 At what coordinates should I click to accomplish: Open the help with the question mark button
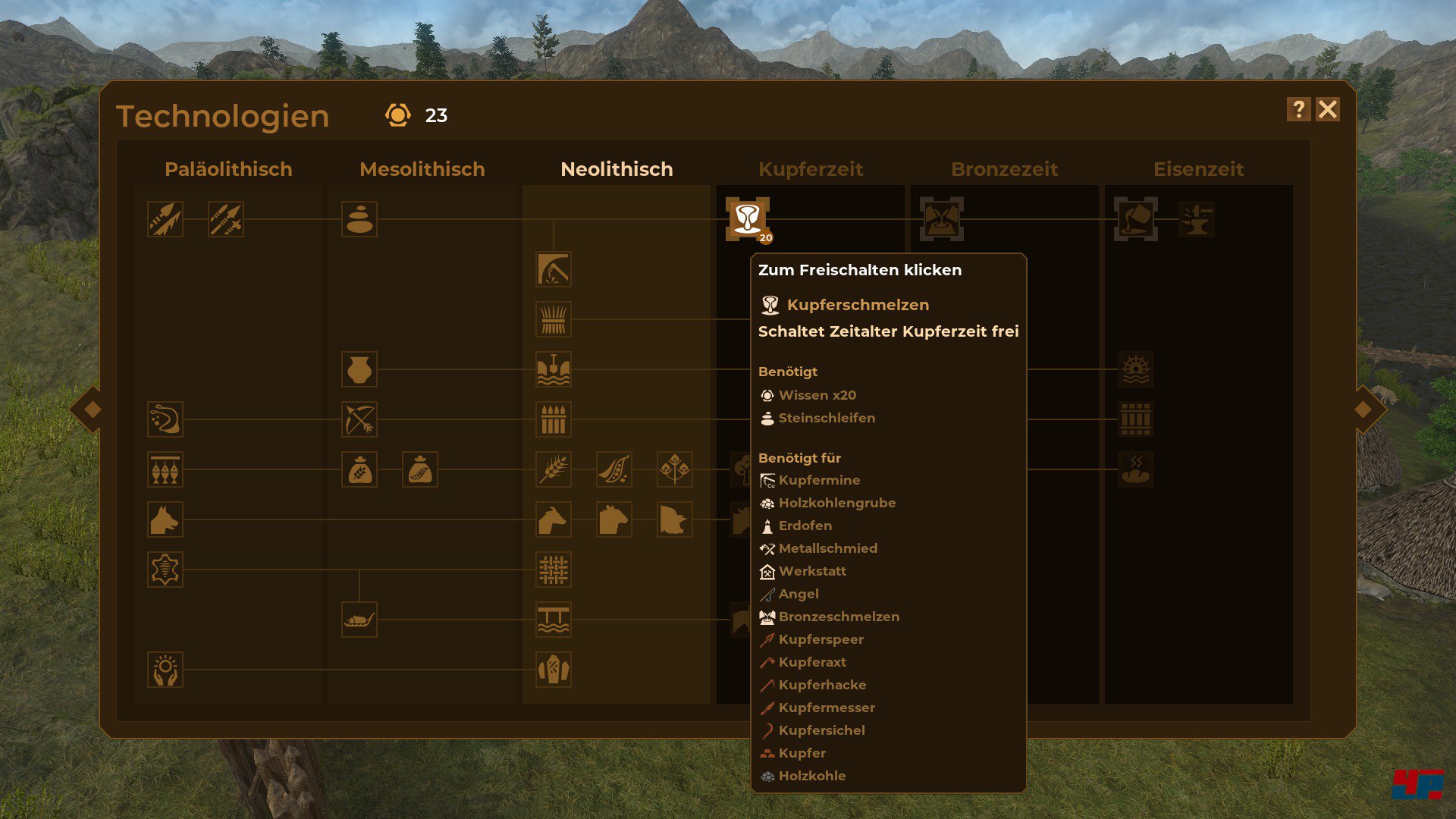click(1300, 109)
